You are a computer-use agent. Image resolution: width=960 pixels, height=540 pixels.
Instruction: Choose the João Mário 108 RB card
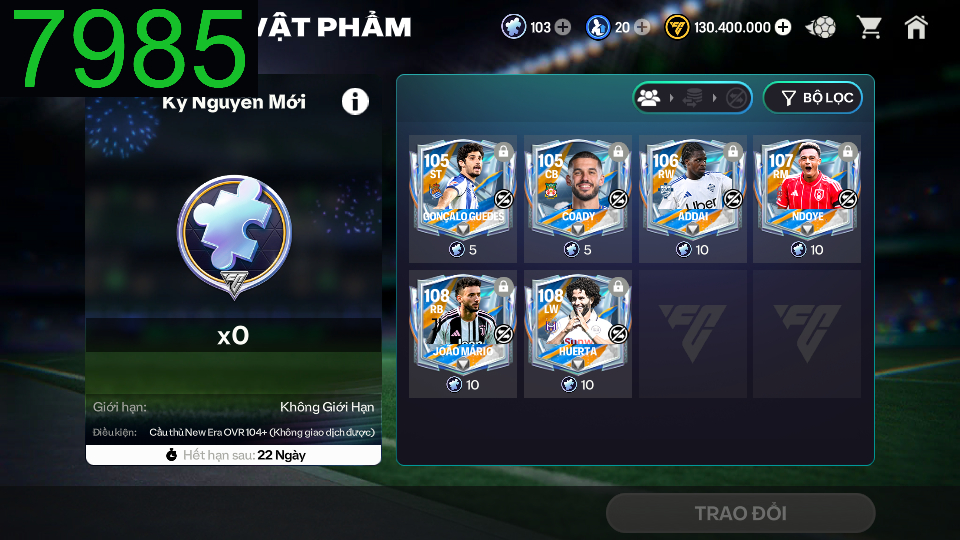463,323
